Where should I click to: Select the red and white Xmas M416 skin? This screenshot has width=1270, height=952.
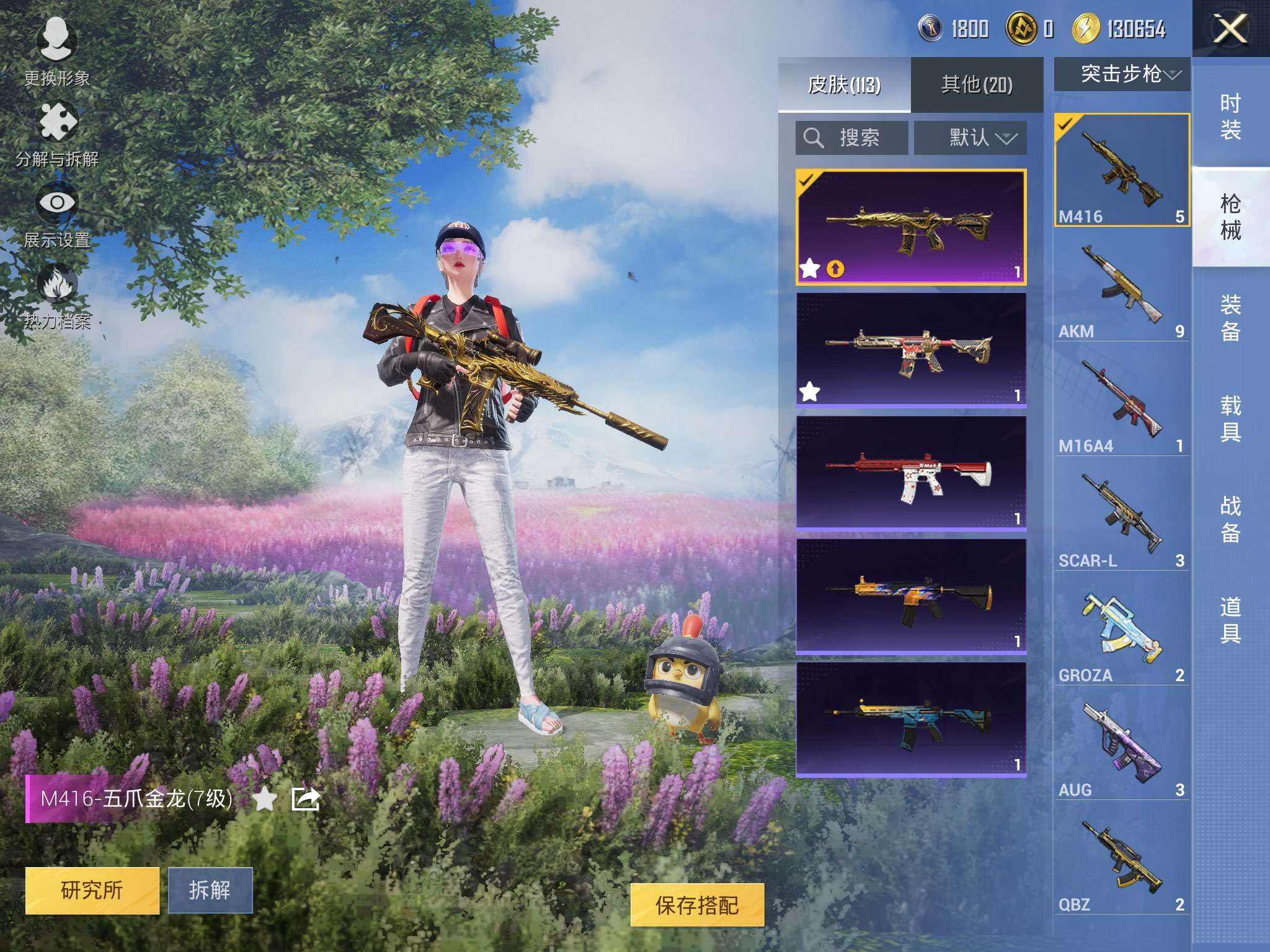point(910,473)
